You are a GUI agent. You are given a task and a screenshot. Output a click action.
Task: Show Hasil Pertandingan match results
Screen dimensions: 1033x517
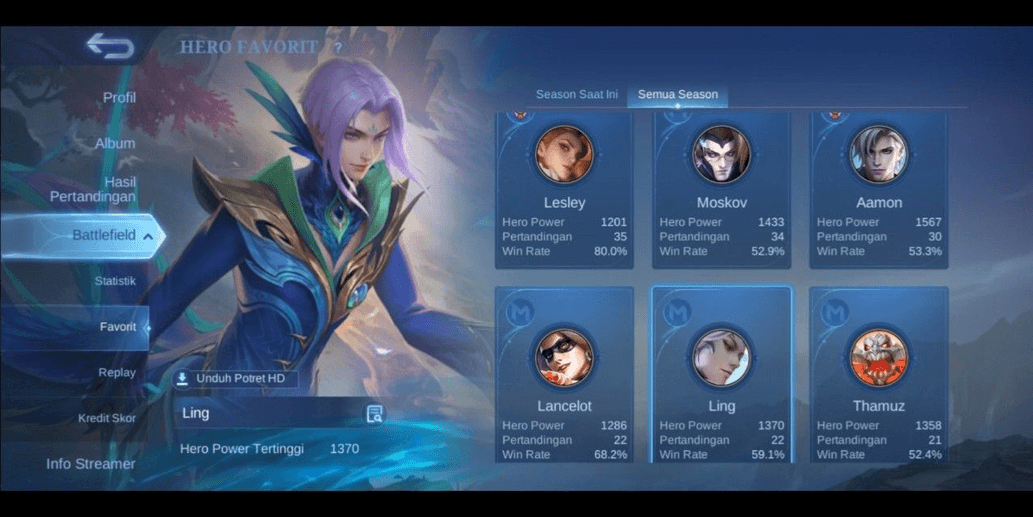(x=94, y=189)
